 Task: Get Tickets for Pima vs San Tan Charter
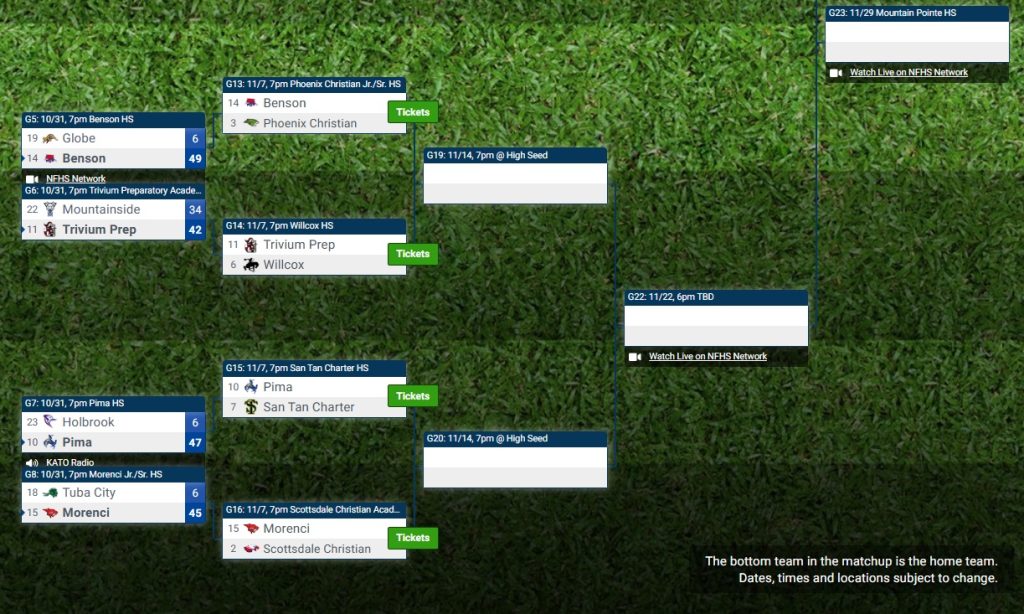point(412,396)
